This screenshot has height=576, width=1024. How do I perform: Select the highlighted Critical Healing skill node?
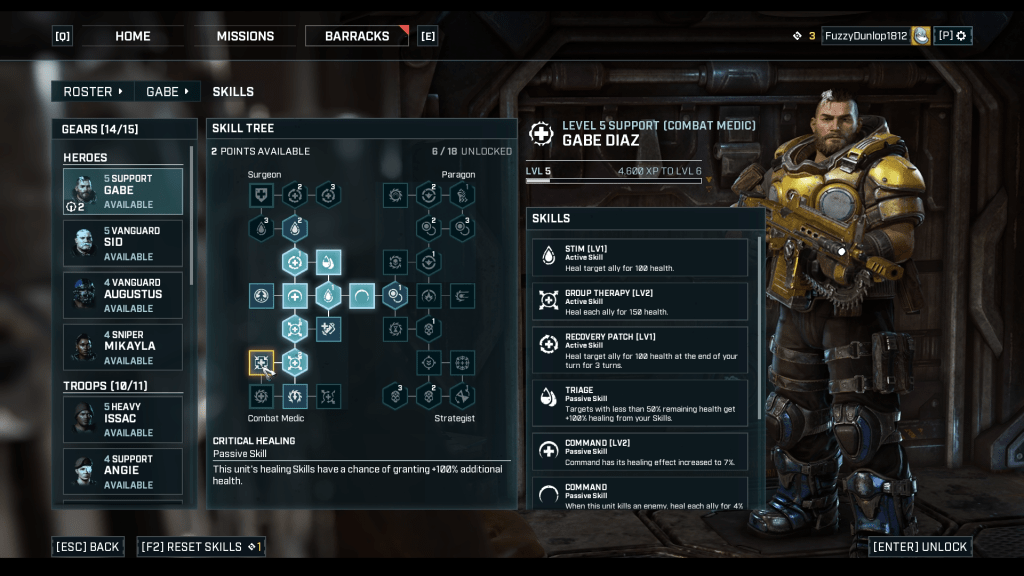(261, 363)
